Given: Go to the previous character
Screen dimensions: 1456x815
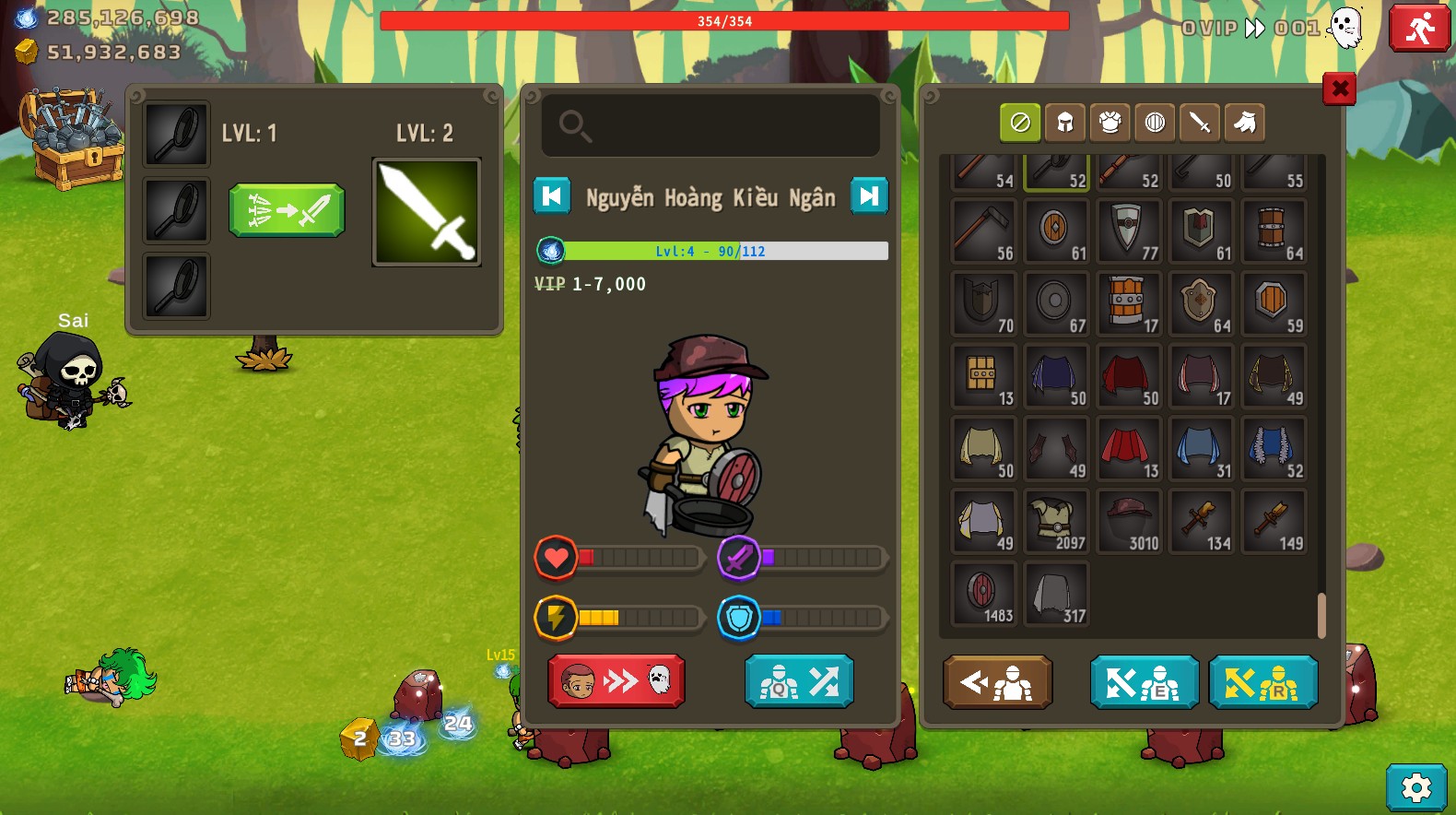Looking at the screenshot, I should [x=552, y=195].
